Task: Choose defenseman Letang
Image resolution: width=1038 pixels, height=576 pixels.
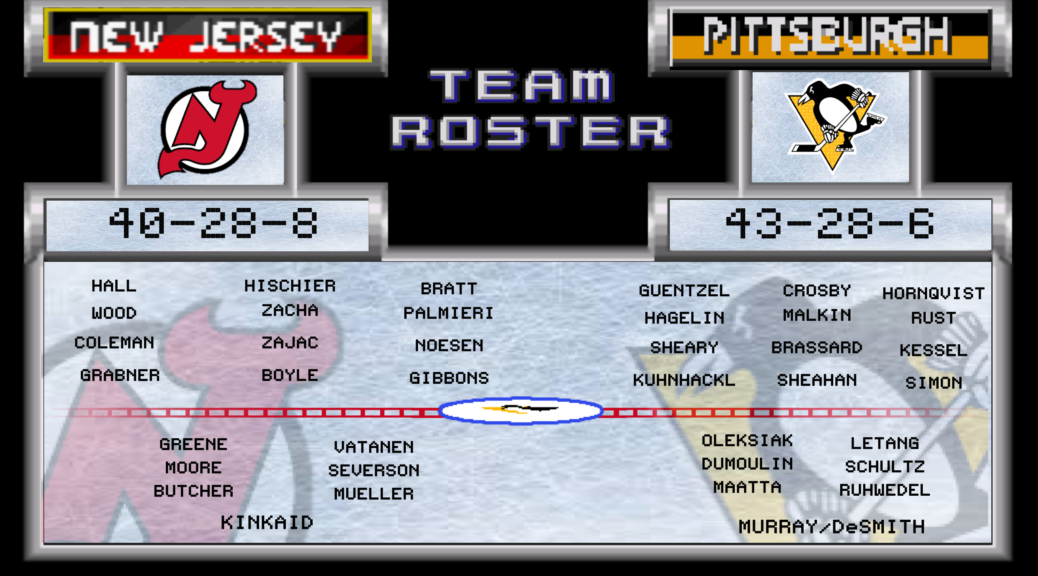Action: tap(885, 443)
